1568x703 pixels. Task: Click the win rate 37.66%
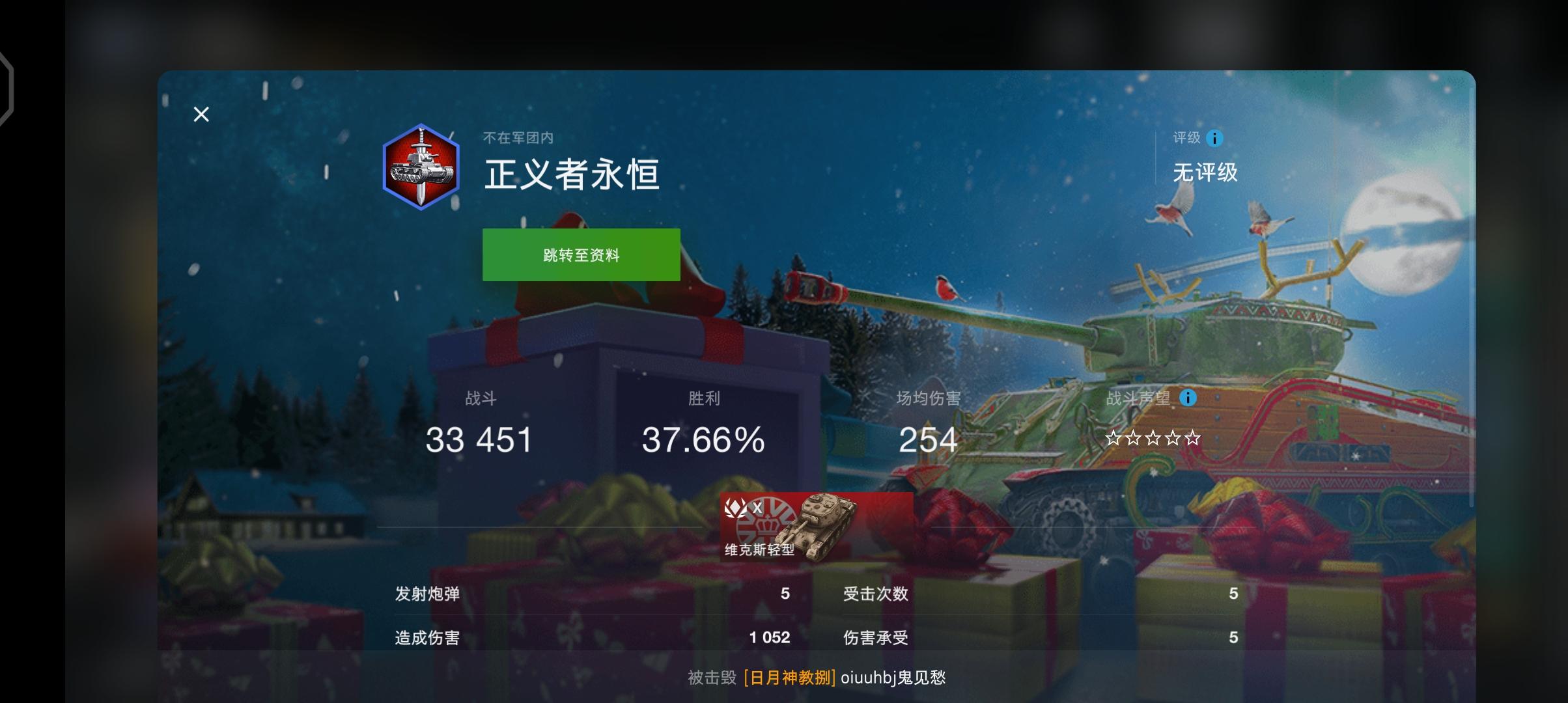coord(701,440)
